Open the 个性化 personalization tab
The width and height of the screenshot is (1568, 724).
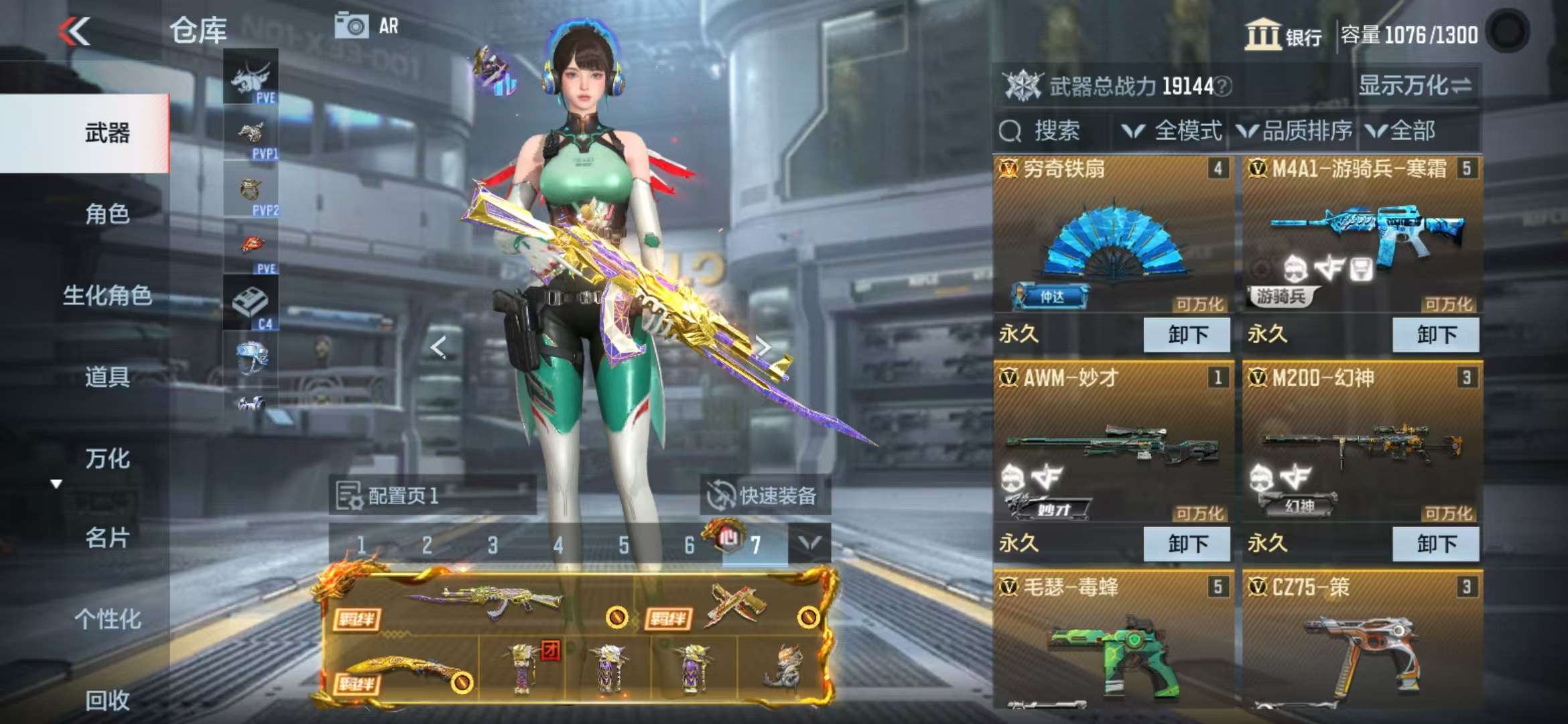pyautogui.click(x=106, y=619)
